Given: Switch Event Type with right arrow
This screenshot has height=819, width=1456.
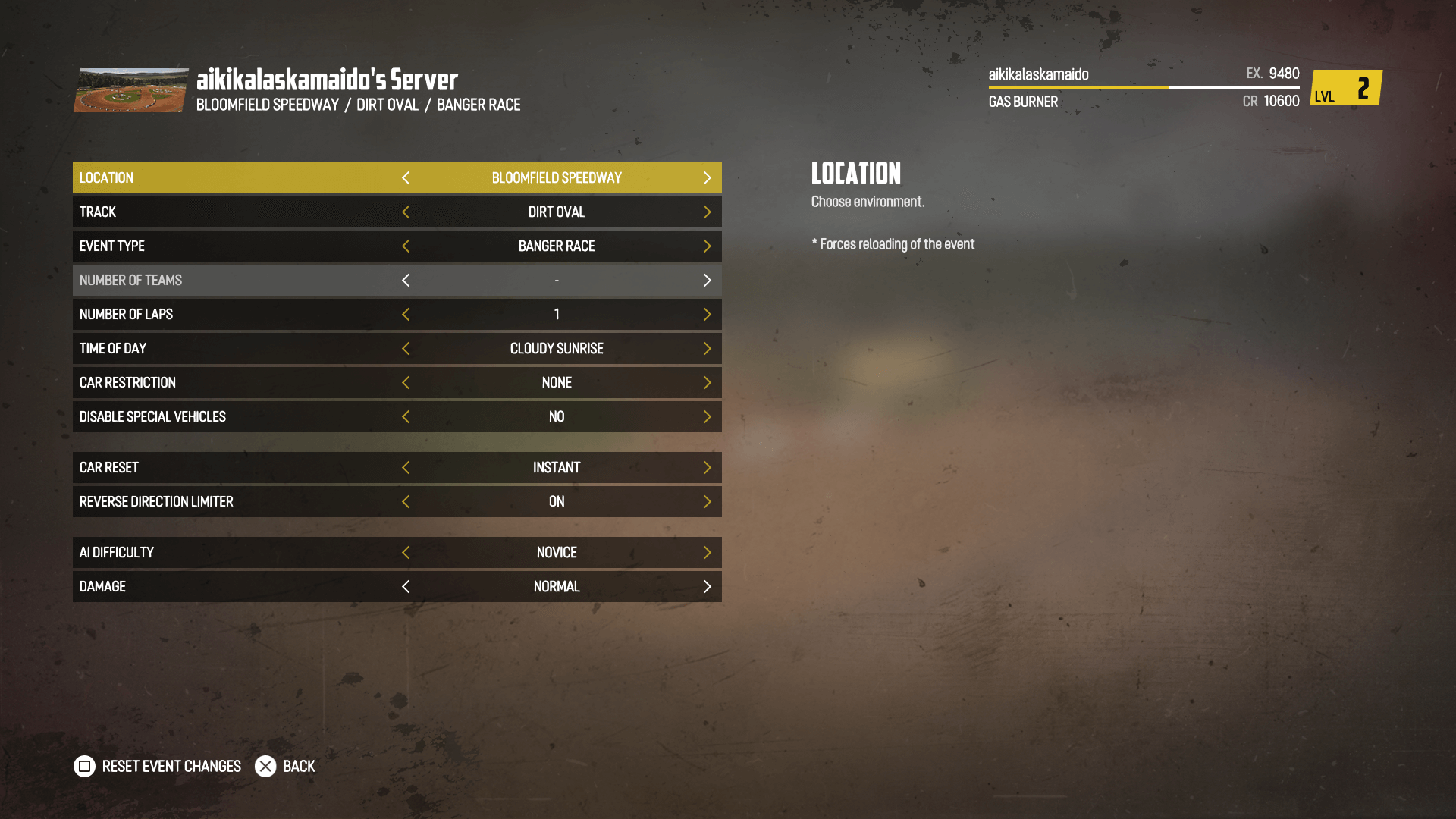Looking at the screenshot, I should tap(707, 246).
